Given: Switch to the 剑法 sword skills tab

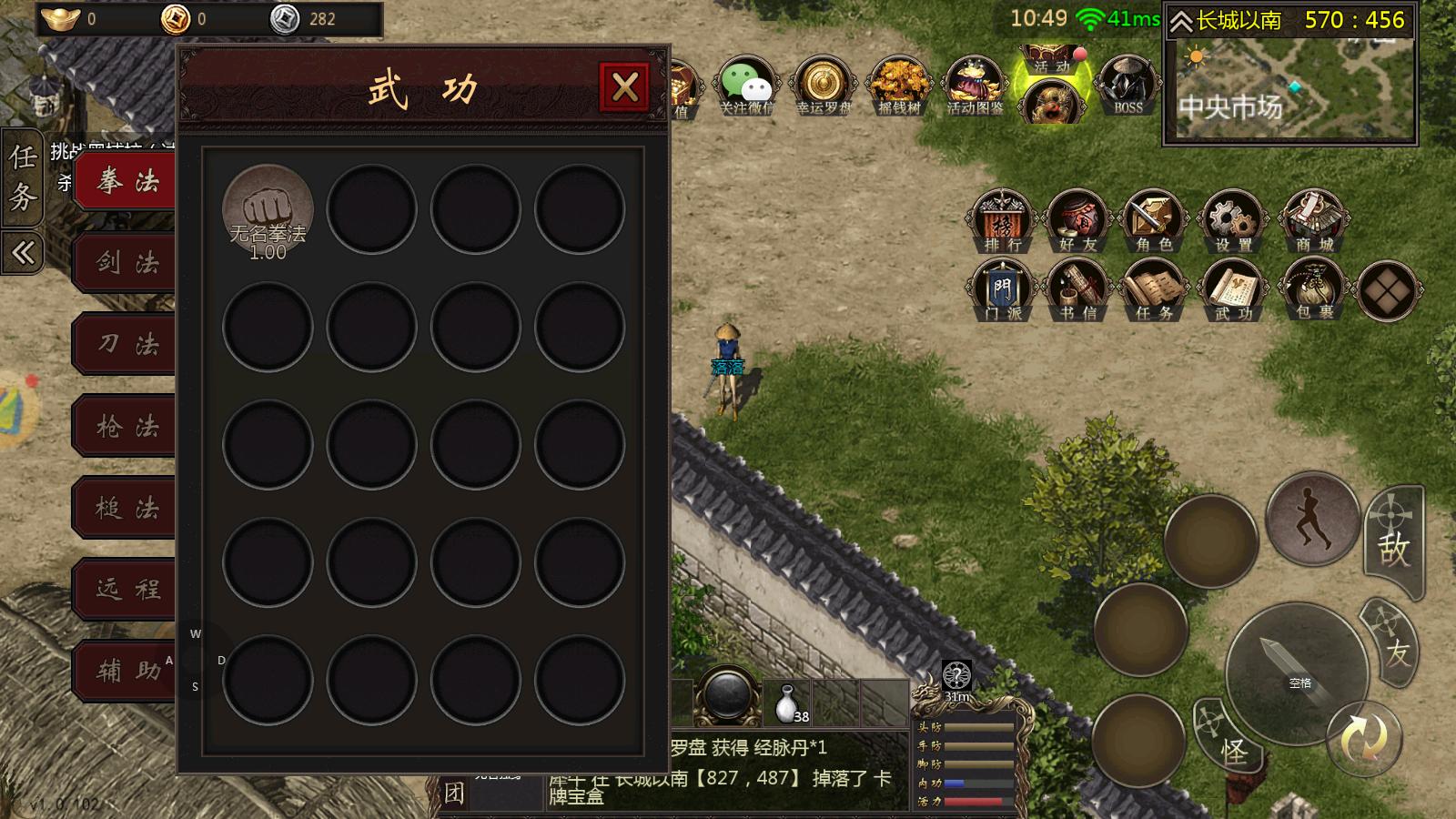Looking at the screenshot, I should [x=127, y=262].
